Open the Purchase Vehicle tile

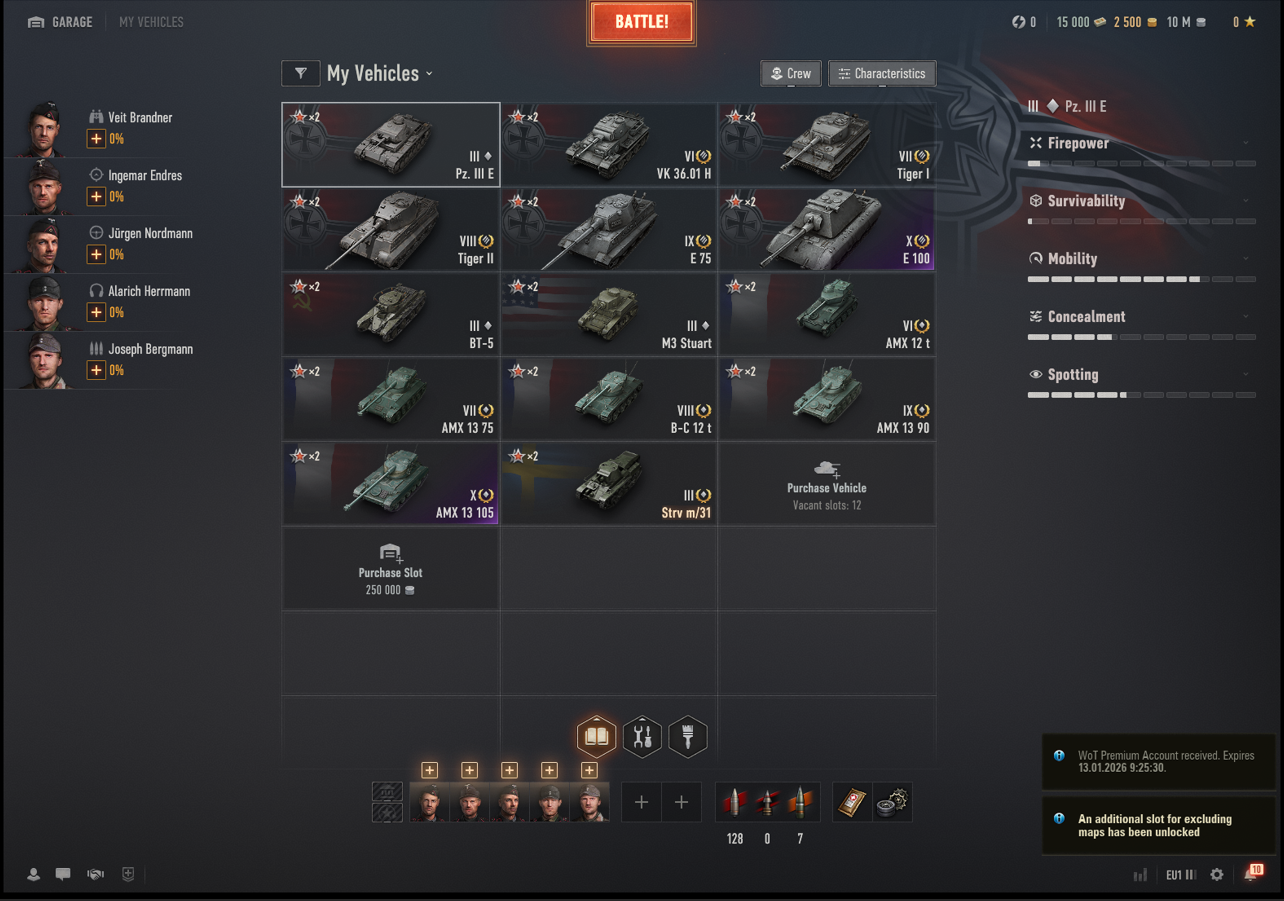tap(827, 485)
